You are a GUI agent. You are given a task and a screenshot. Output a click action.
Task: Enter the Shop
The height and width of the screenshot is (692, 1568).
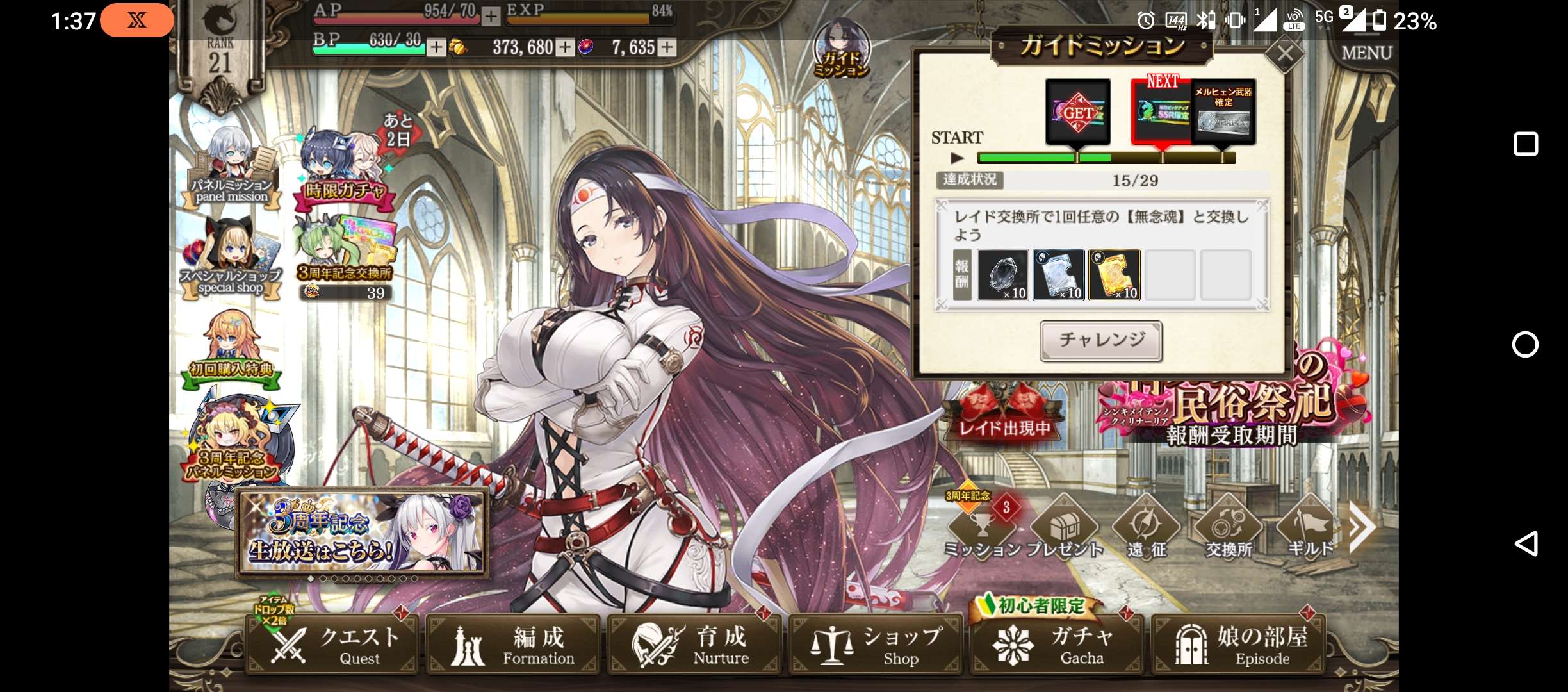pos(876,645)
